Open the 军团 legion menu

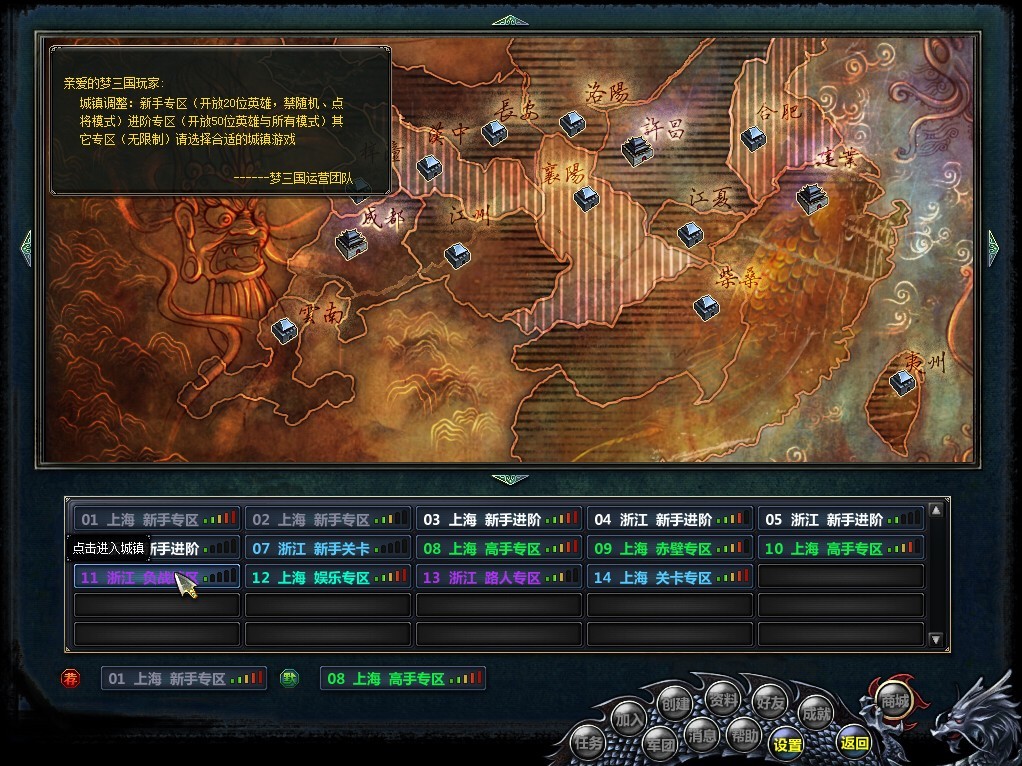[659, 744]
